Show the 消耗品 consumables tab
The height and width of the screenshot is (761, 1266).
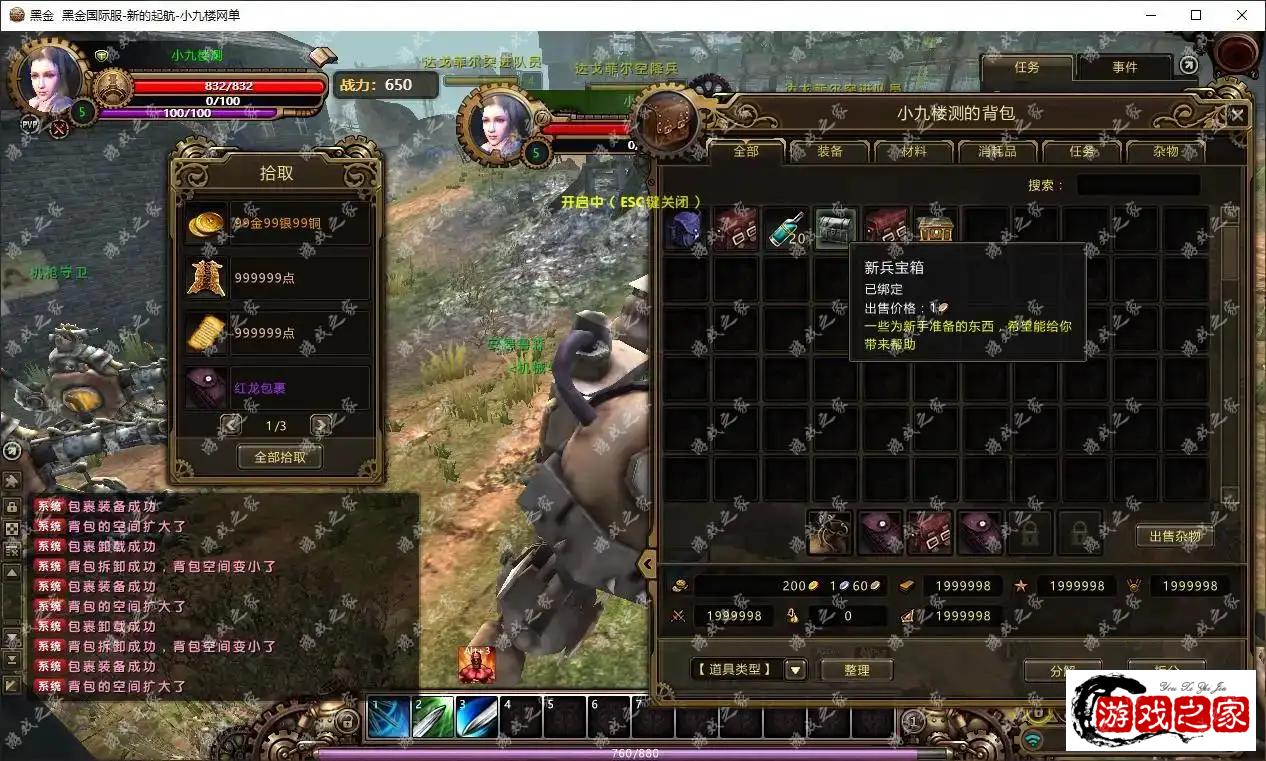[x=997, y=152]
